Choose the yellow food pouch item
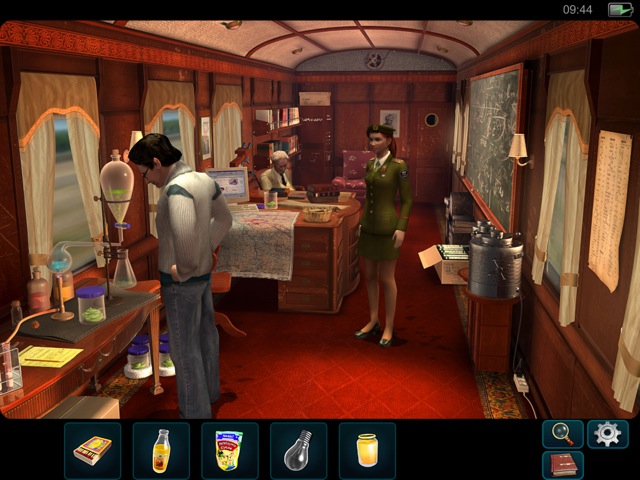This screenshot has height=480, width=640. pyautogui.click(x=230, y=450)
